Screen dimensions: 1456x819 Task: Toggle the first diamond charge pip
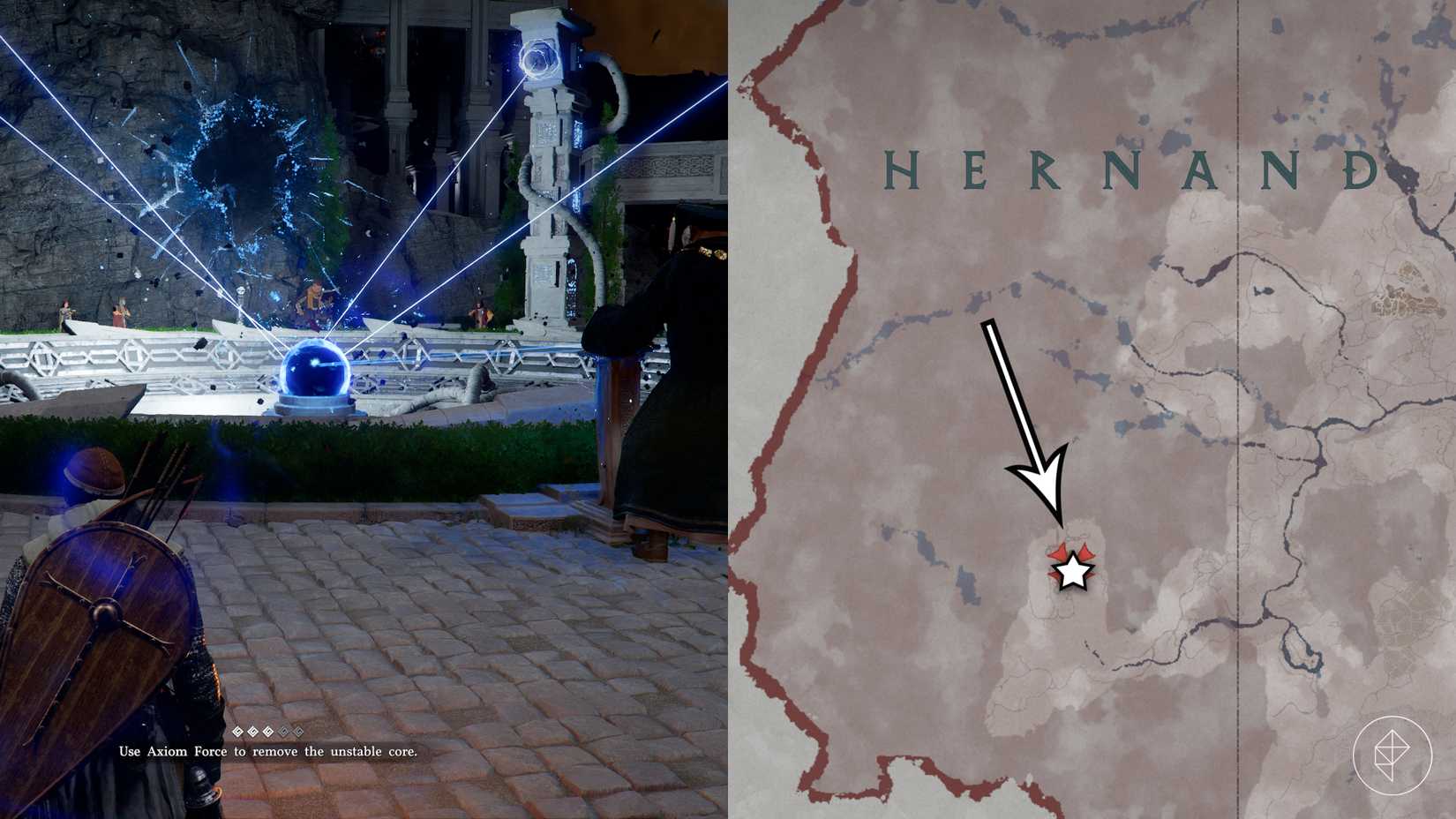[237, 731]
